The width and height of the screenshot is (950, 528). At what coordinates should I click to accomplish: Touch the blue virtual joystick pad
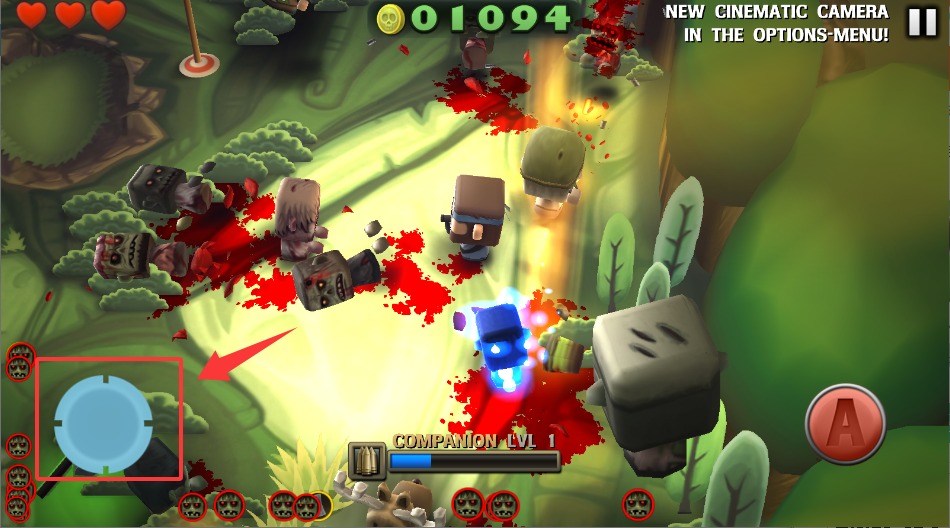(103, 421)
